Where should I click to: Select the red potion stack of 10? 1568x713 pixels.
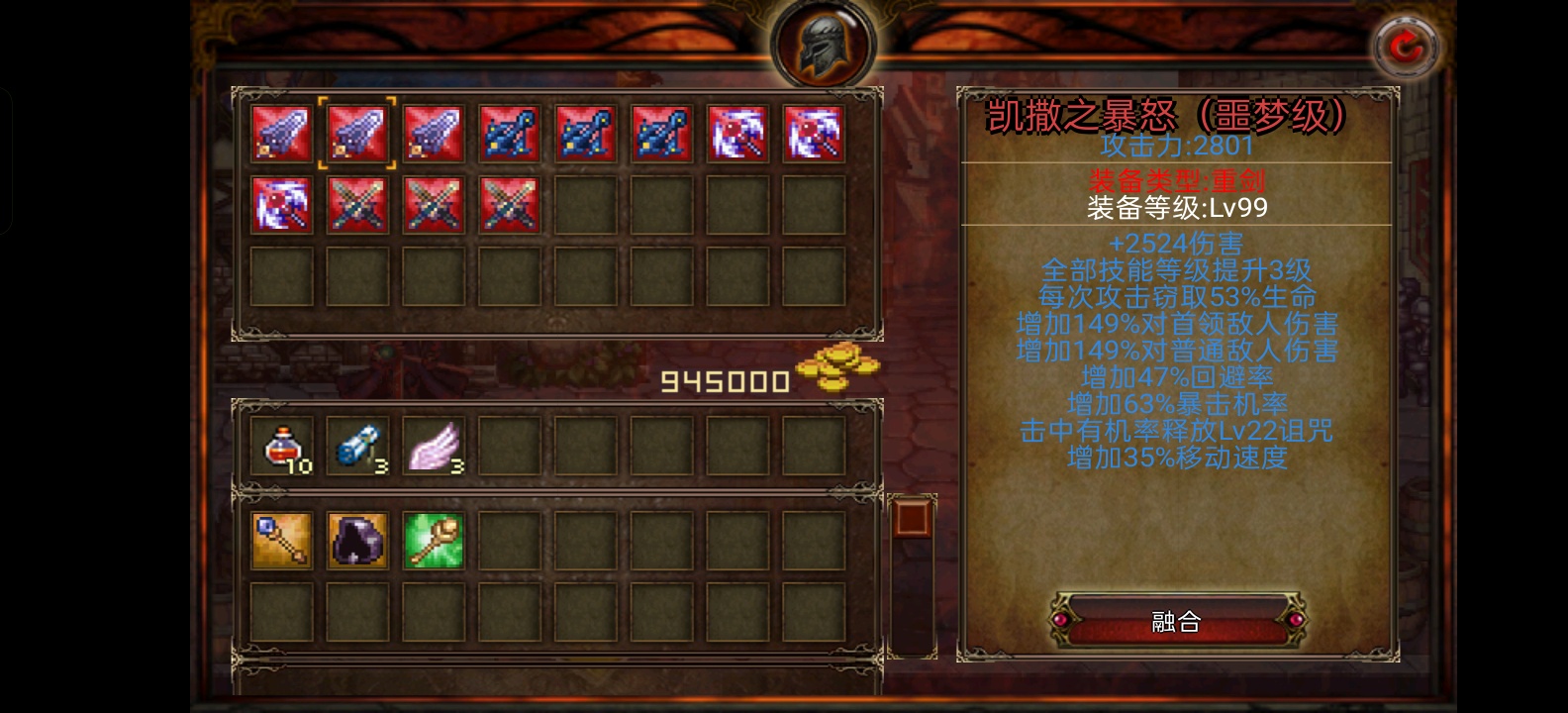281,446
